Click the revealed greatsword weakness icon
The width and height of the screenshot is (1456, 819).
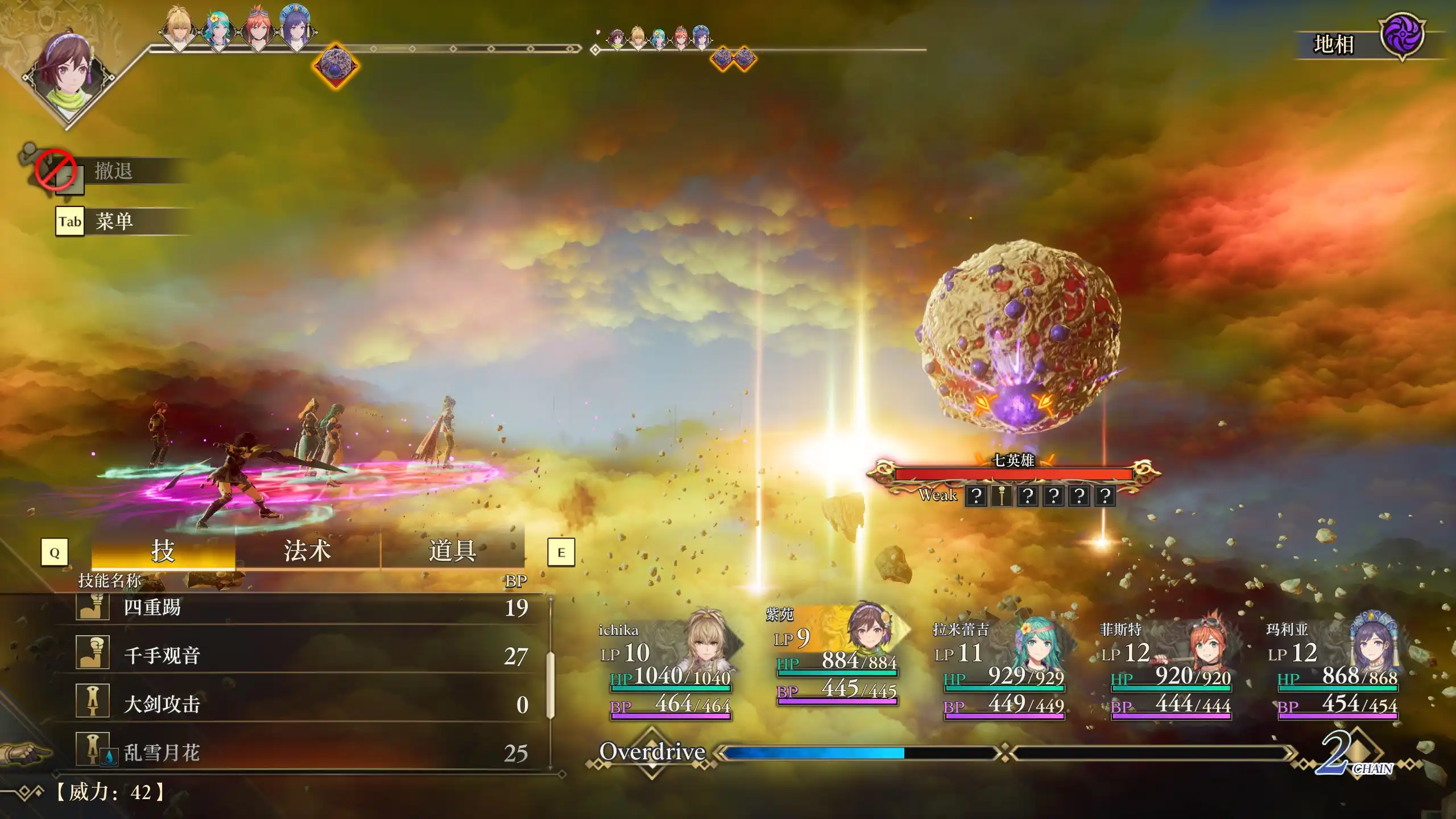(1002, 496)
